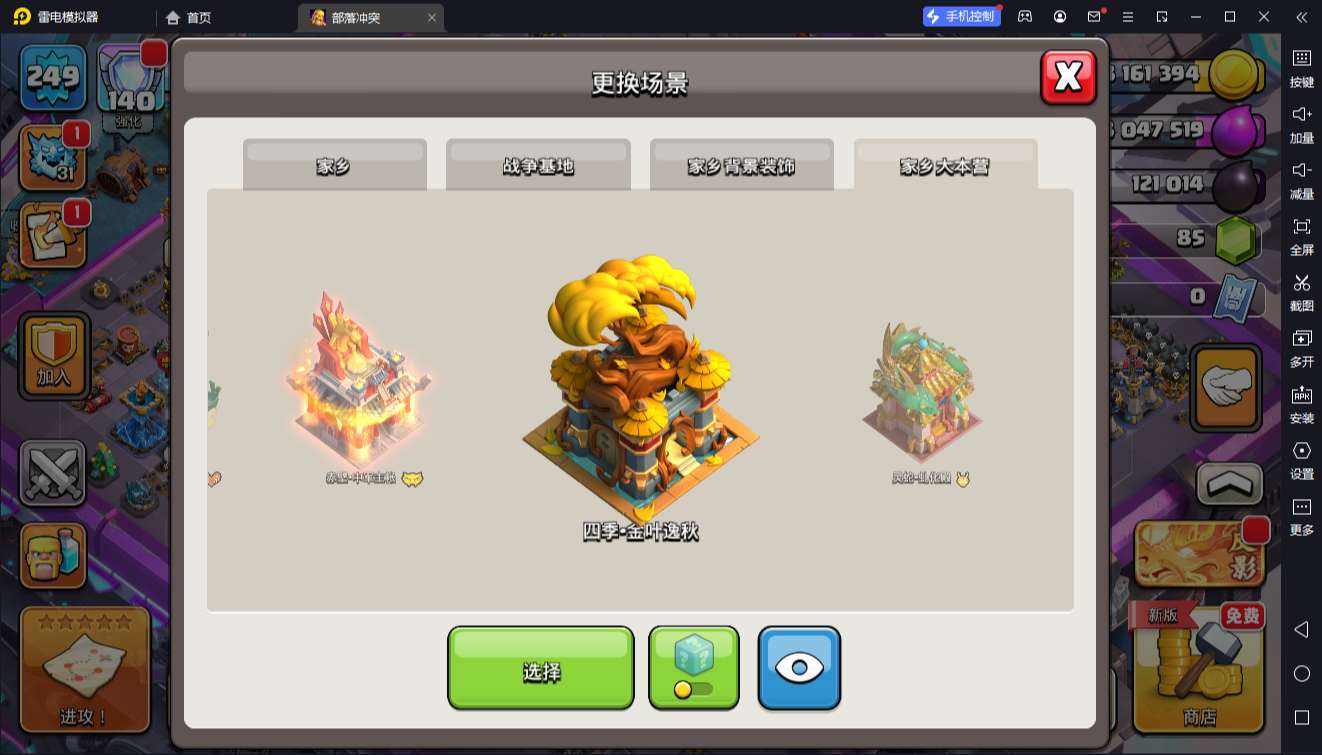Switch to the 家乡 tab

334,165
